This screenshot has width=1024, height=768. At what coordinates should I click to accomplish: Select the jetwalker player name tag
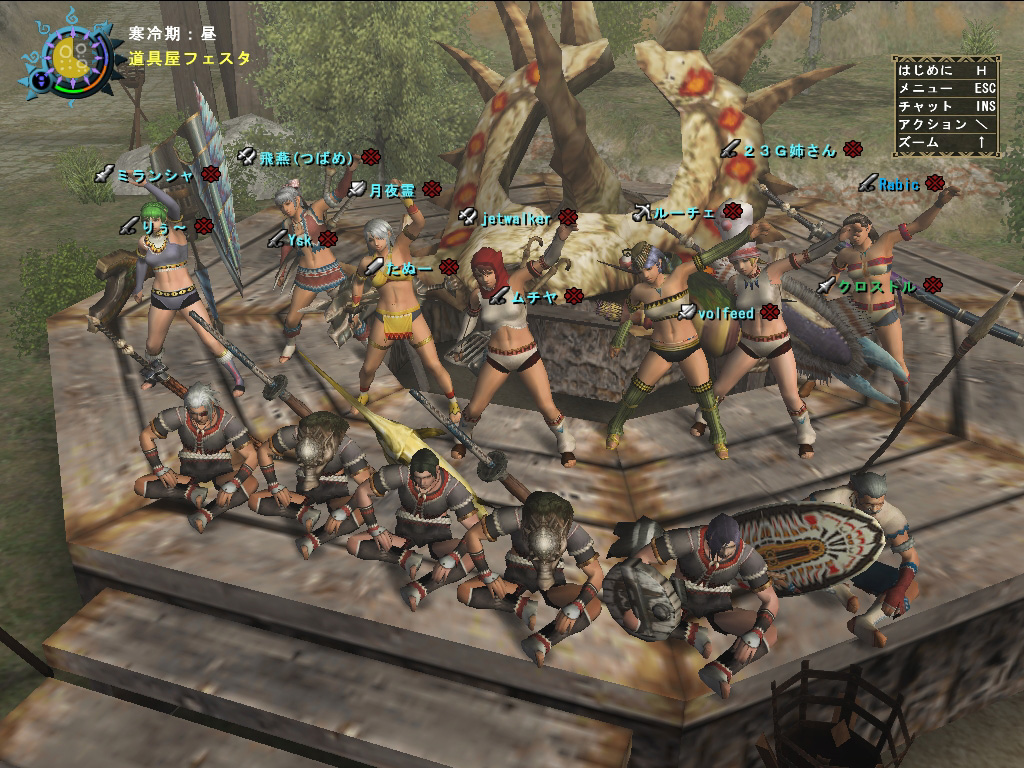click(x=515, y=217)
